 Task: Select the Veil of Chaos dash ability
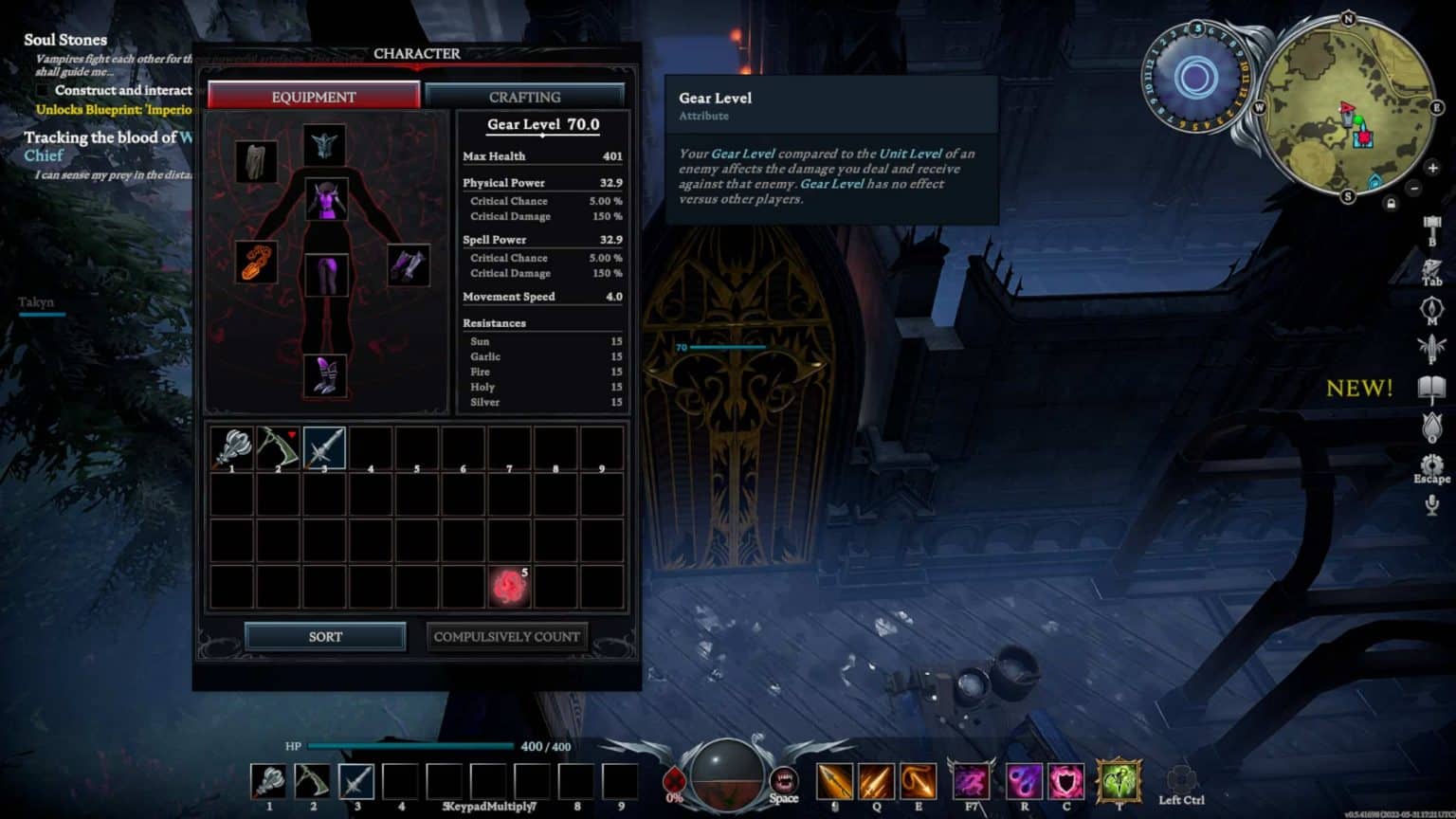pos(970,781)
